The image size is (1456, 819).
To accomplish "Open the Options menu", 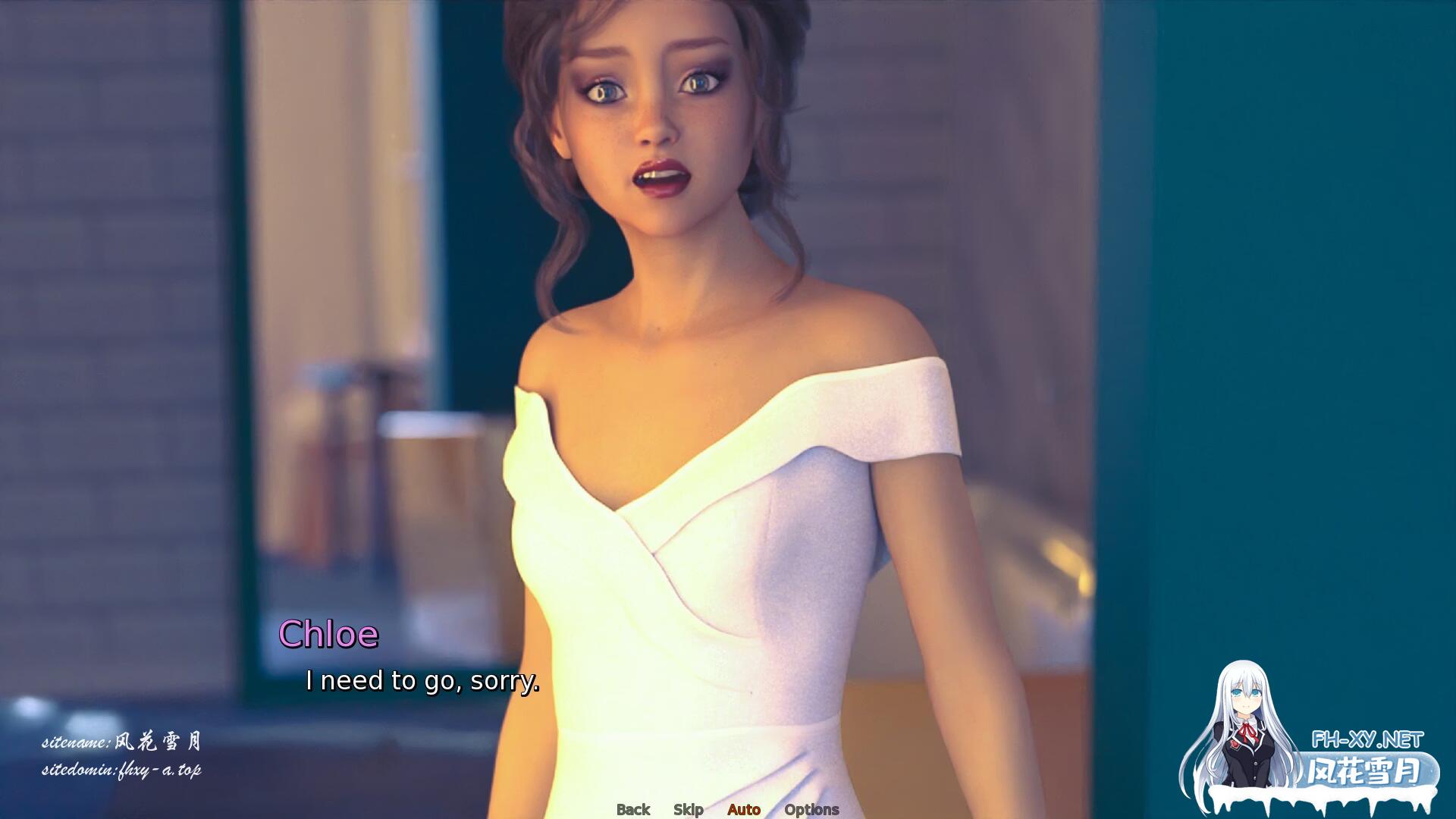I will coord(811,809).
